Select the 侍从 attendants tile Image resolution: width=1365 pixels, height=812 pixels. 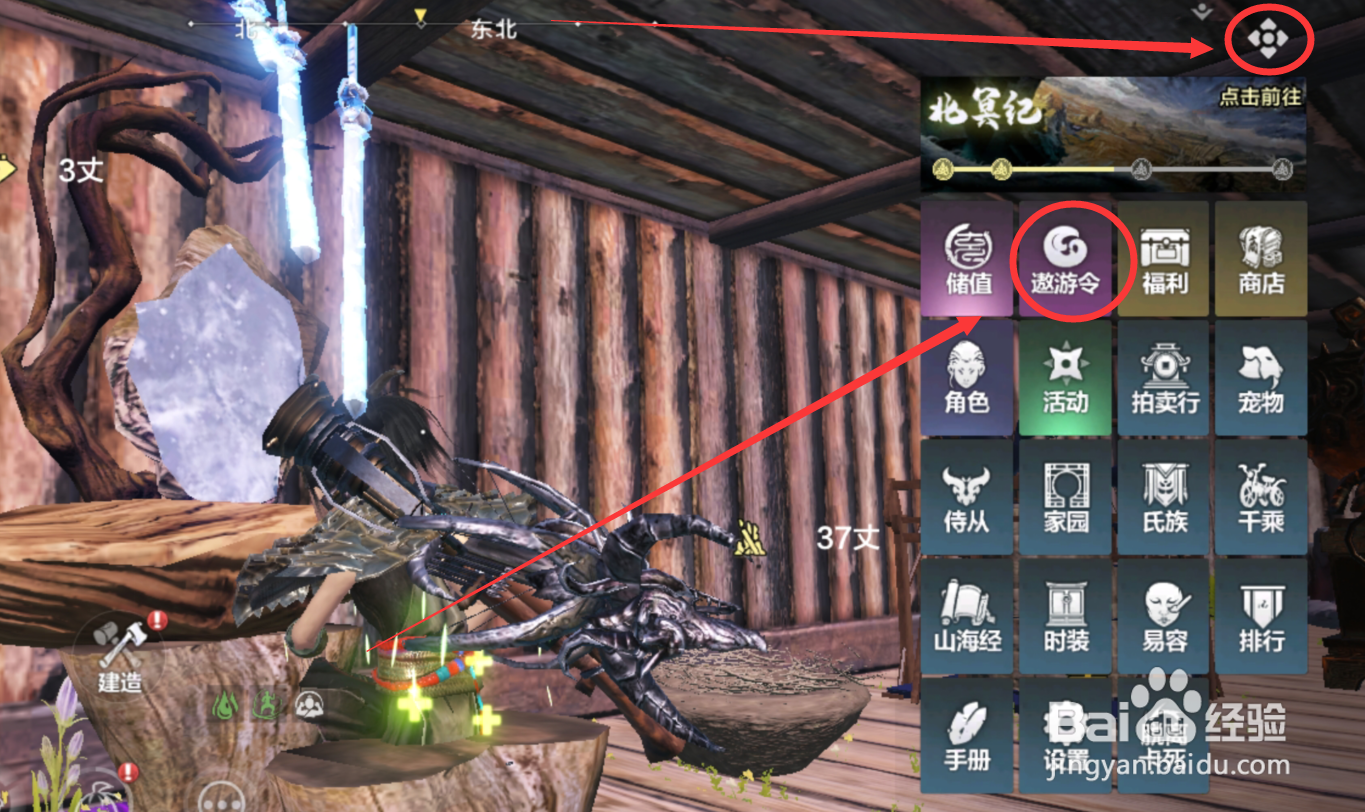[x=967, y=497]
